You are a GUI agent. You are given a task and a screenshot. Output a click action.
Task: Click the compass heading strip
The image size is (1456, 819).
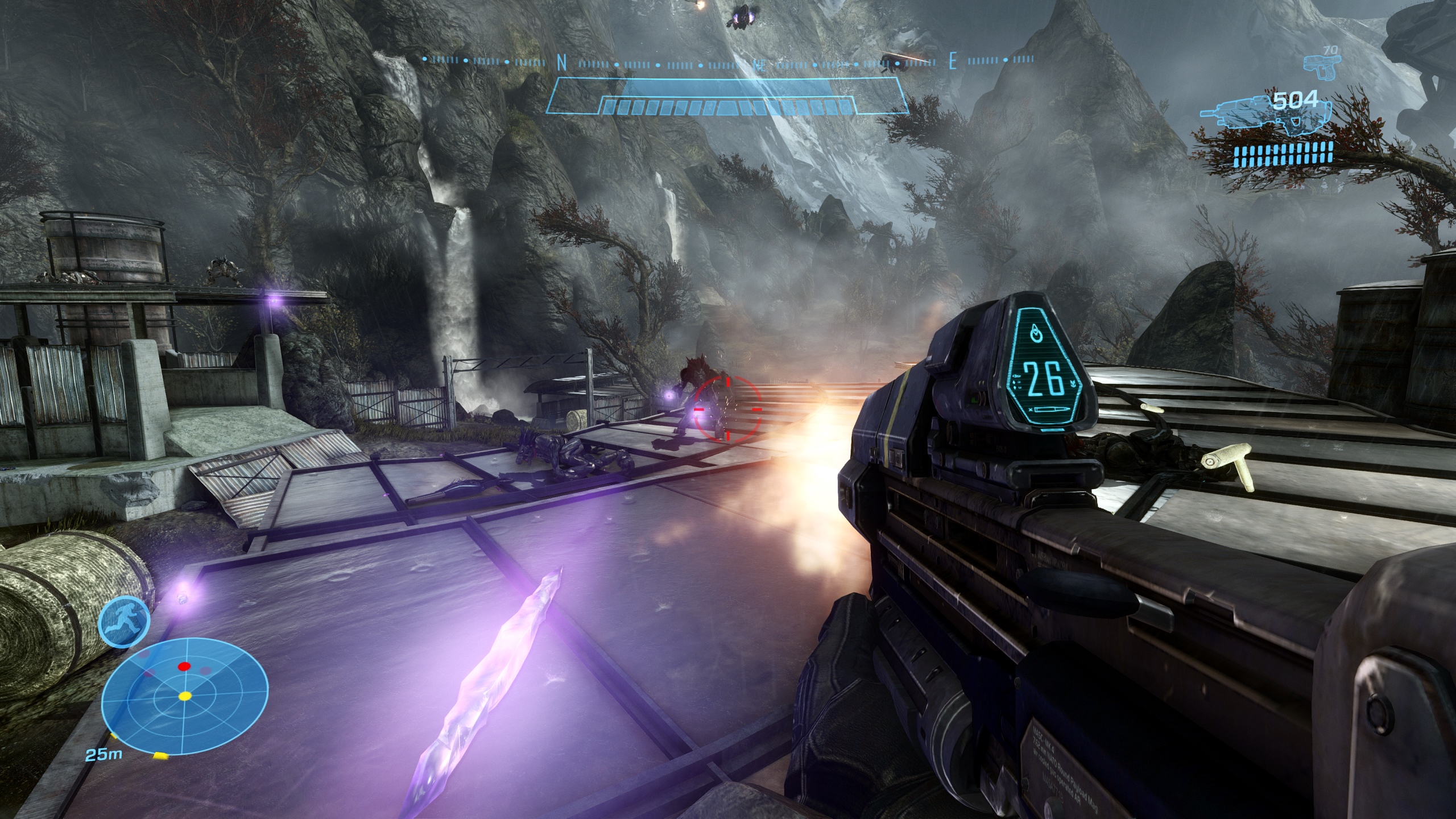coord(728,61)
